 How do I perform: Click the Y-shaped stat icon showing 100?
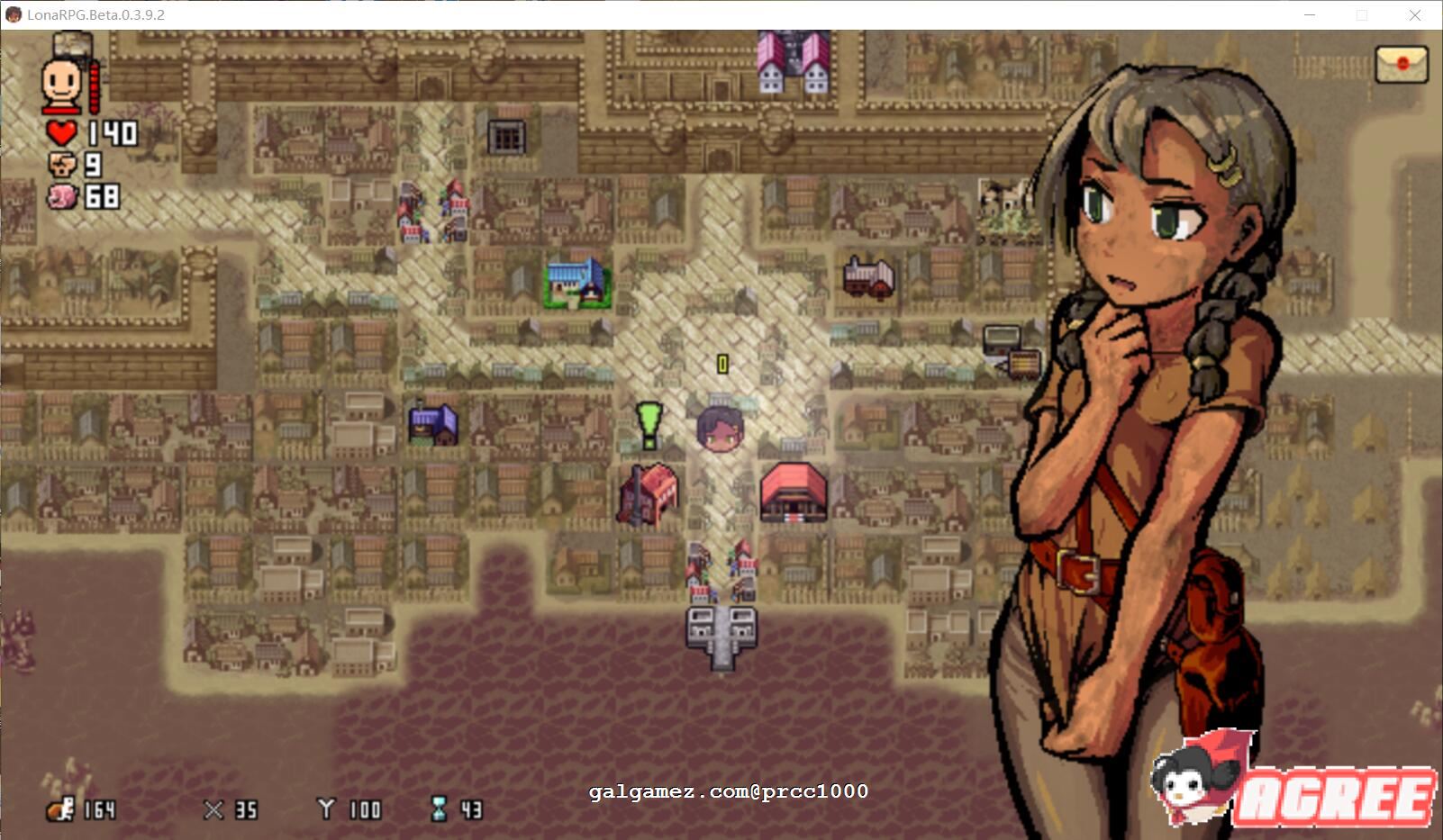pos(328,809)
